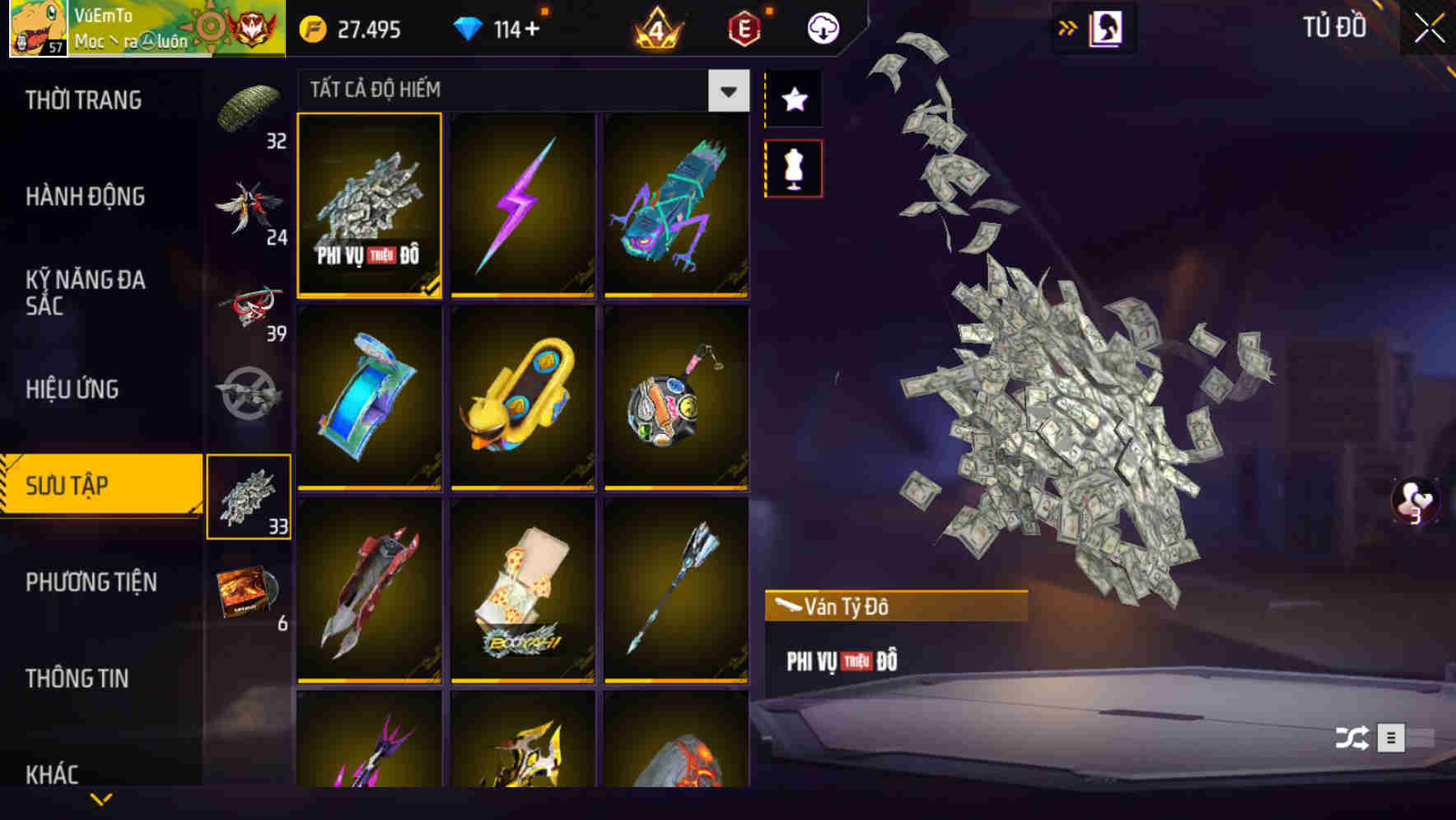The width and height of the screenshot is (1456, 820).
Task: Expand the down chevron below KHÁC
Action: (x=100, y=797)
